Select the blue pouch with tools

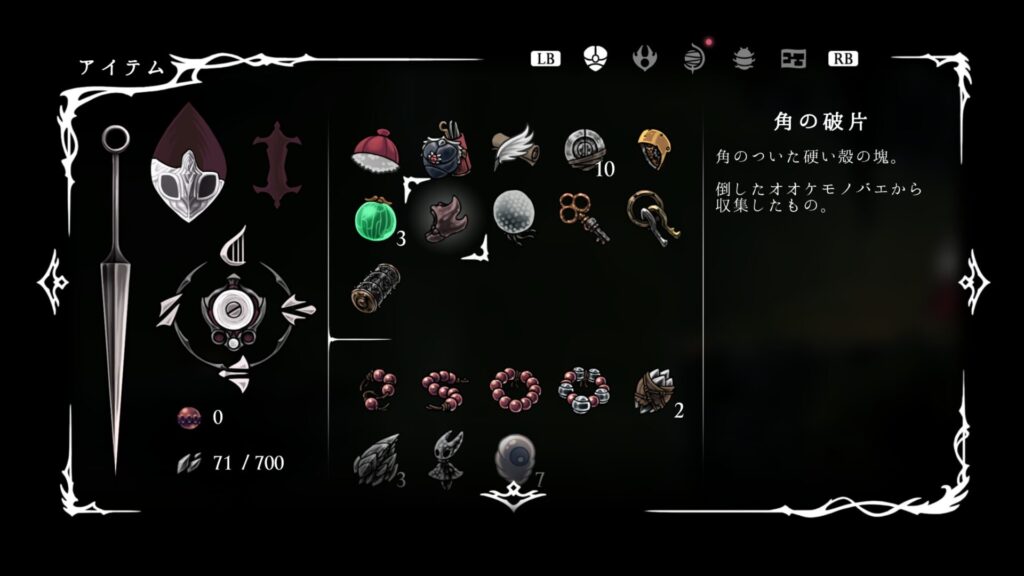coord(445,150)
